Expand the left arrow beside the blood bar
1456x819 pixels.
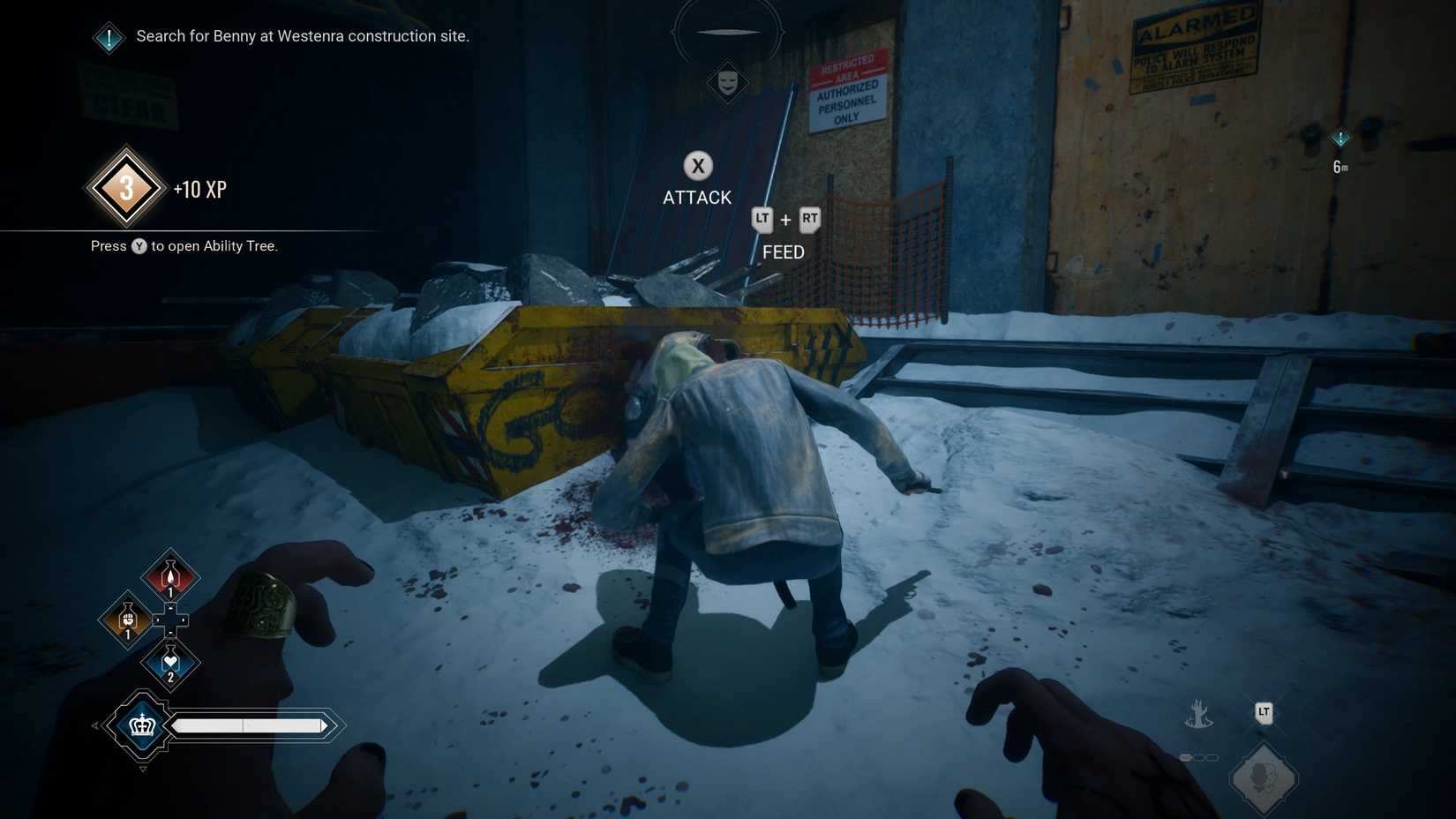(x=94, y=725)
